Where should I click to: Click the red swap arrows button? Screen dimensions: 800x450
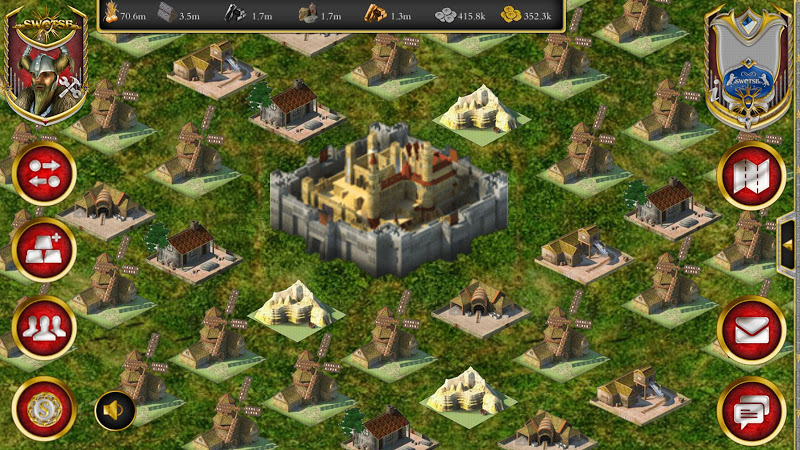[44, 172]
